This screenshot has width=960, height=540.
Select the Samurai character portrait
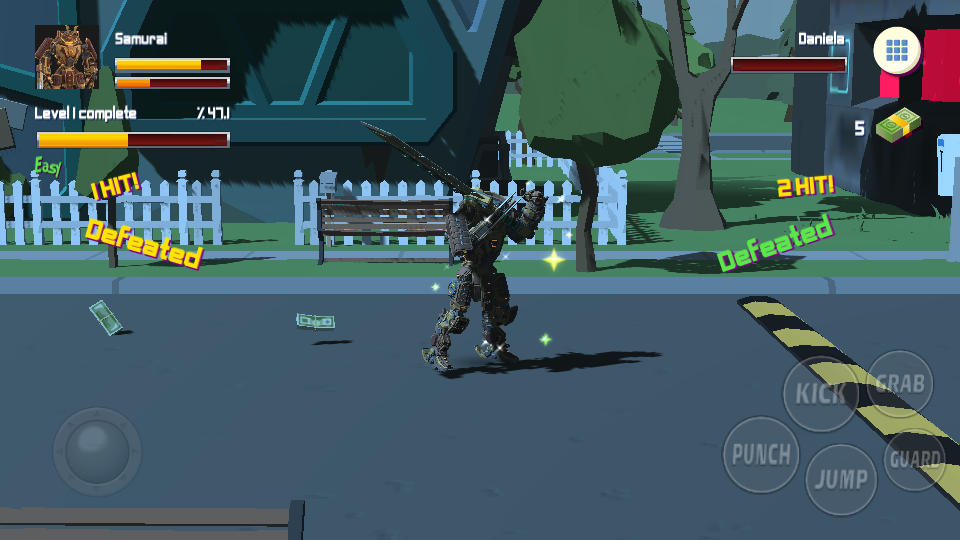click(67, 58)
